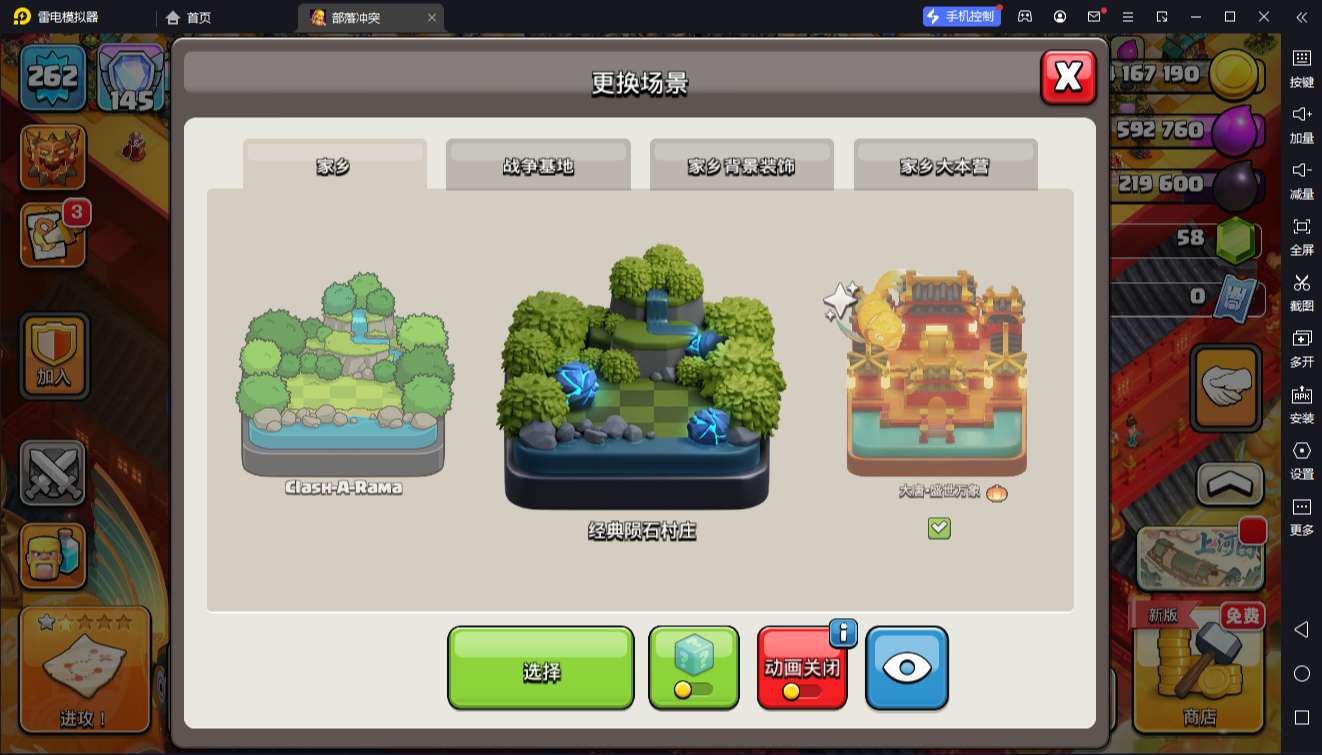Click the 加入 clan shield icon
Viewport: 1322px width, 755px height.
coord(53,356)
